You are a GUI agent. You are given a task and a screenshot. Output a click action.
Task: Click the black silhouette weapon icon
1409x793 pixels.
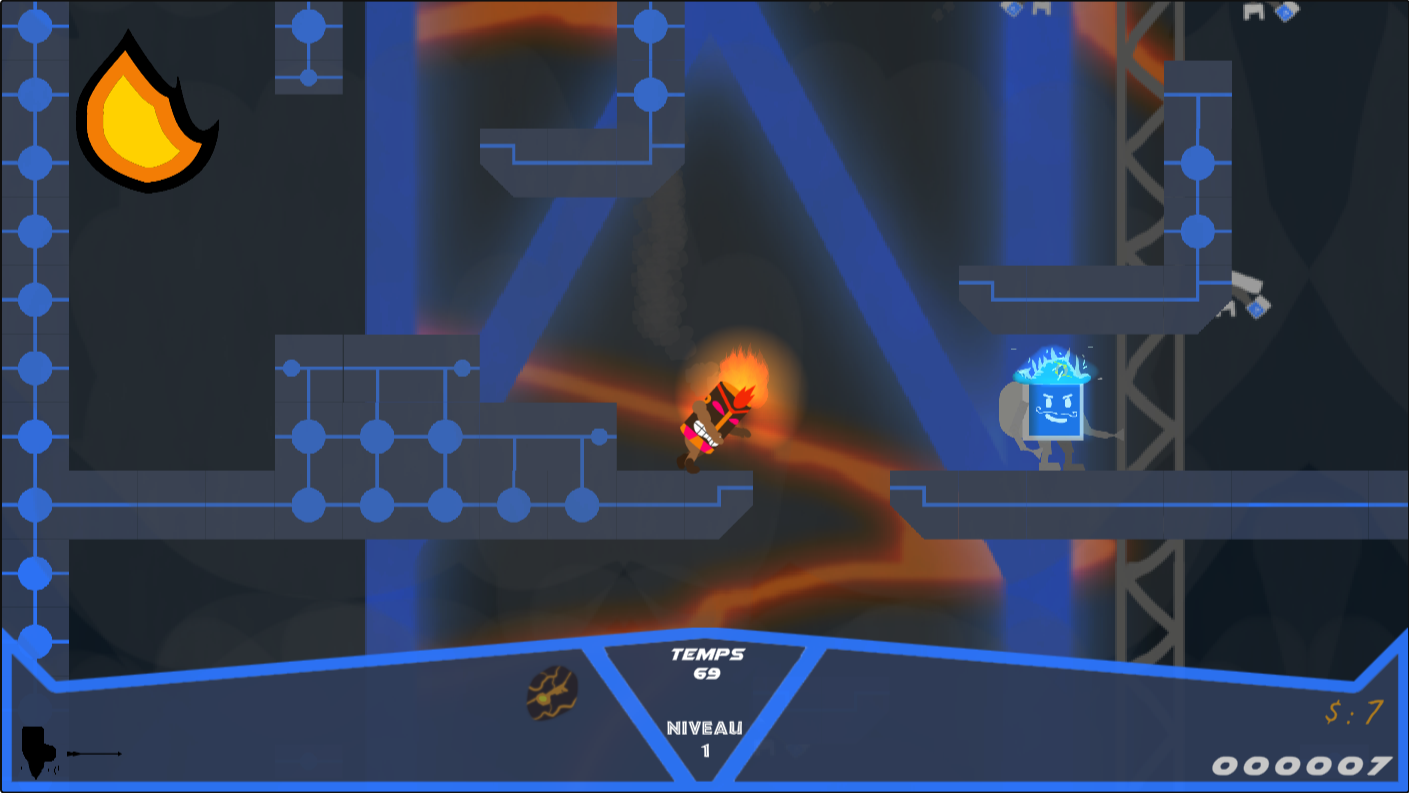pyautogui.click(x=37, y=751)
